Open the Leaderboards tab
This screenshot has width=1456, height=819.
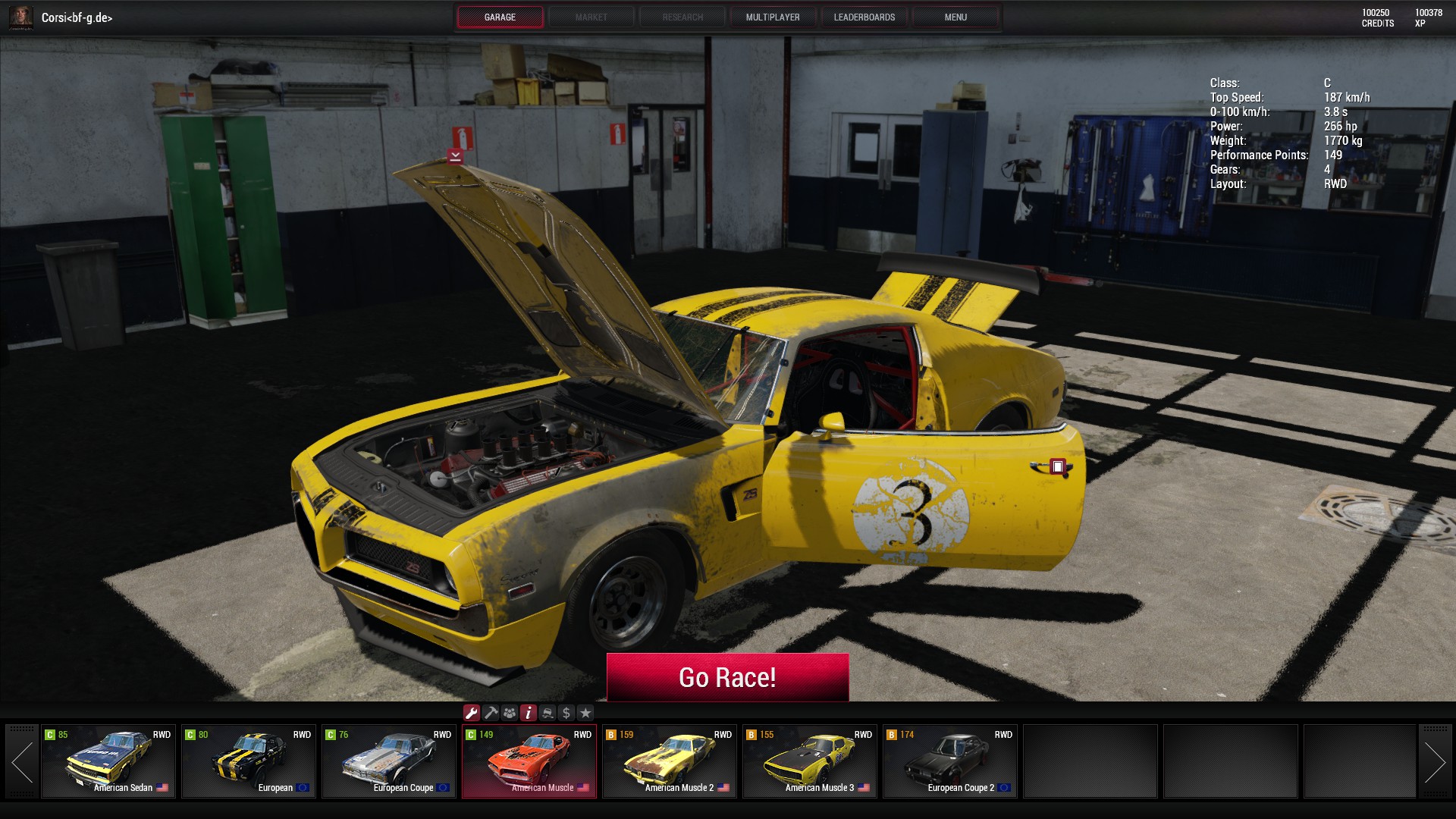pyautogui.click(x=864, y=17)
